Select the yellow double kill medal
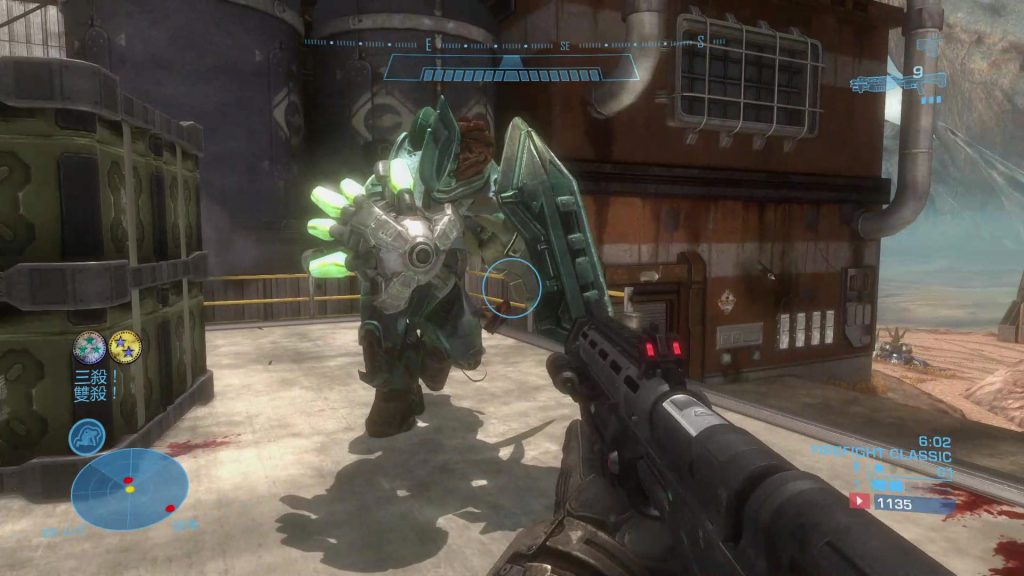The width and height of the screenshot is (1024, 576). click(x=125, y=347)
